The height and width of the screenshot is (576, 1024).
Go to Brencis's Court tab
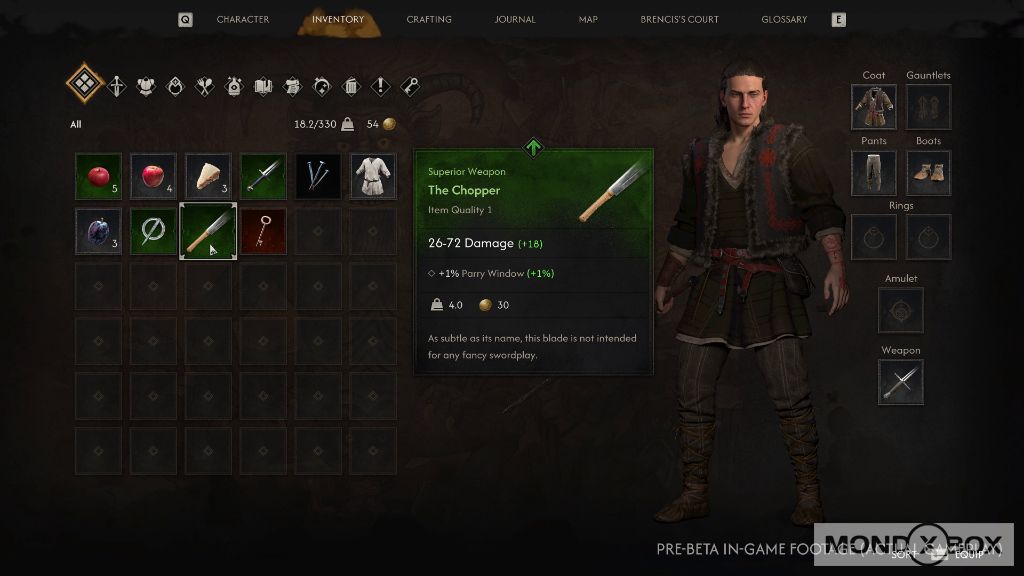(680, 19)
